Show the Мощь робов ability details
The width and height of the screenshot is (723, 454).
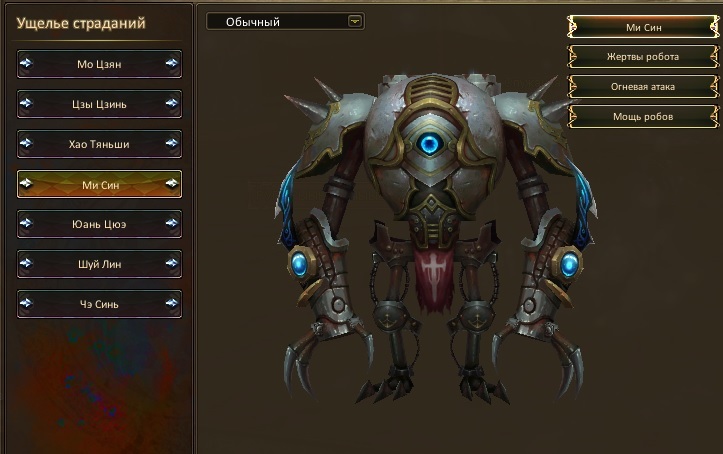(640, 117)
